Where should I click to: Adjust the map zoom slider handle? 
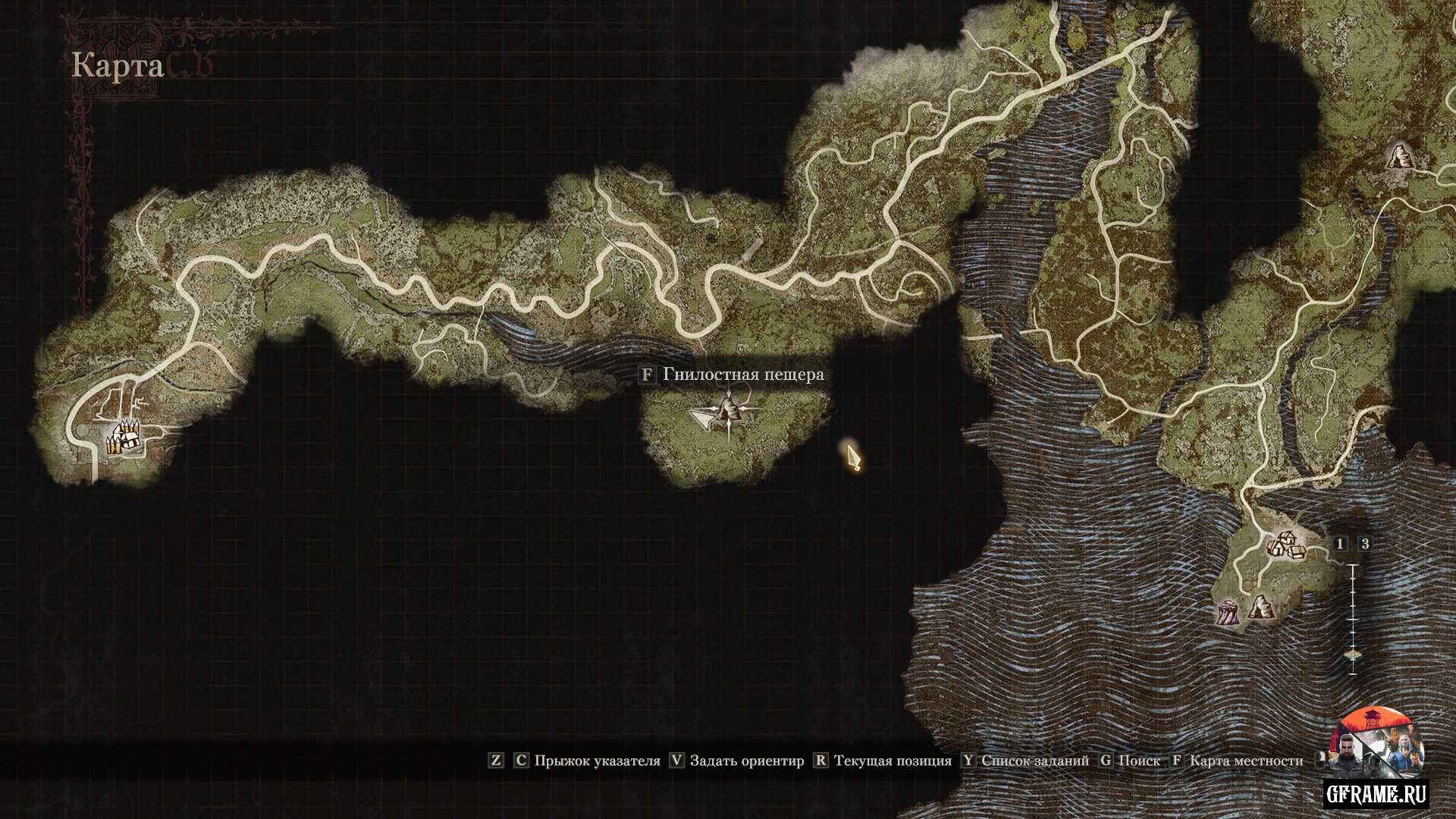(x=1354, y=655)
